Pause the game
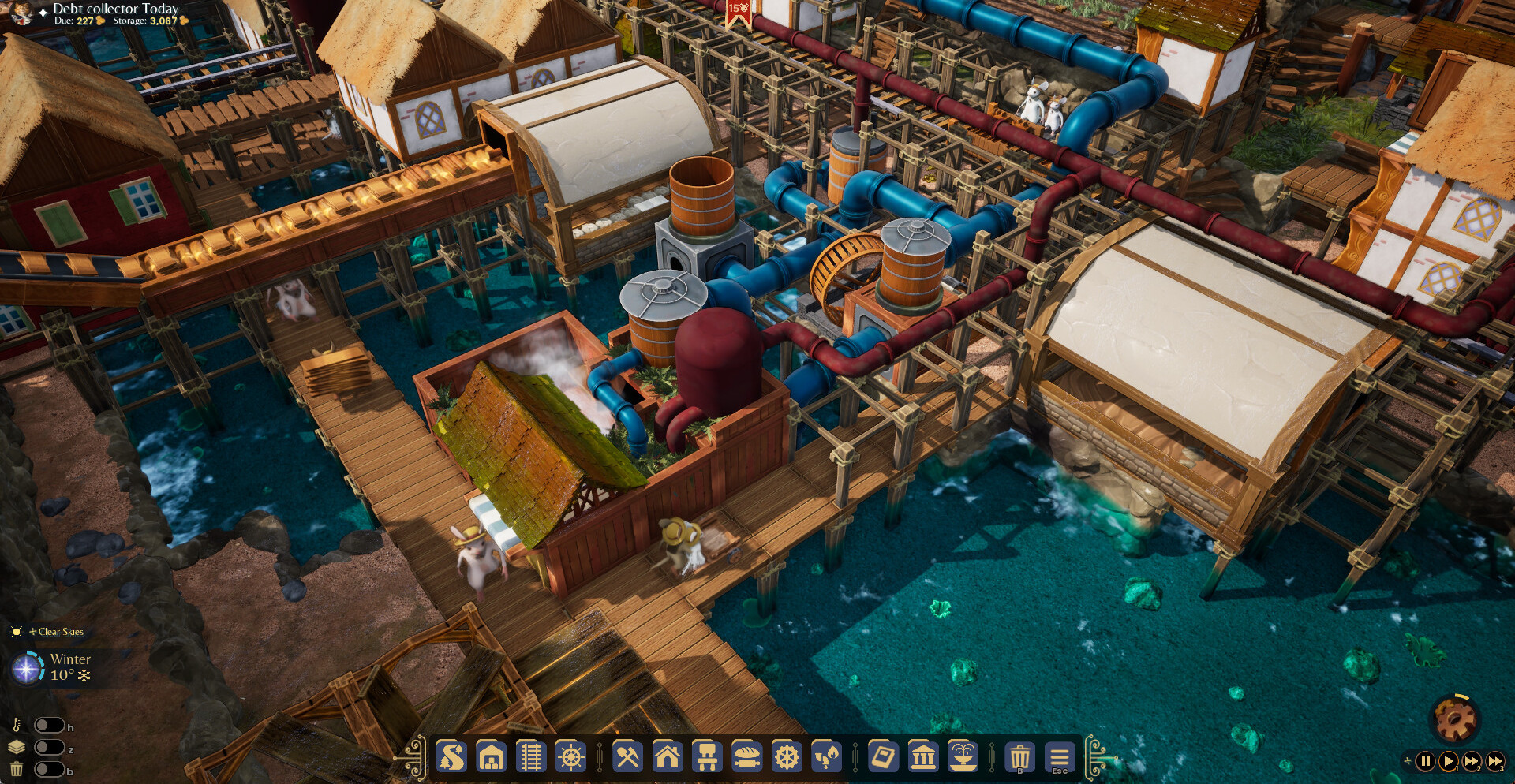This screenshot has height=784, width=1515. pyautogui.click(x=1425, y=761)
